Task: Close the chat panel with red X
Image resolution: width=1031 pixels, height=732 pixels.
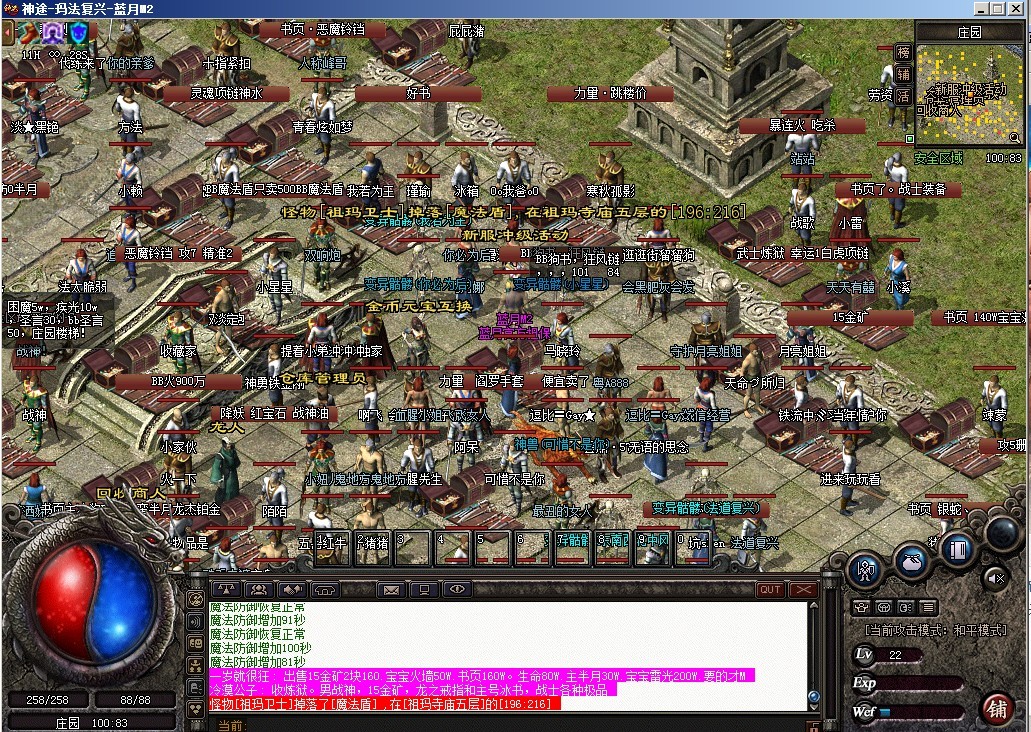Action: 803,590
